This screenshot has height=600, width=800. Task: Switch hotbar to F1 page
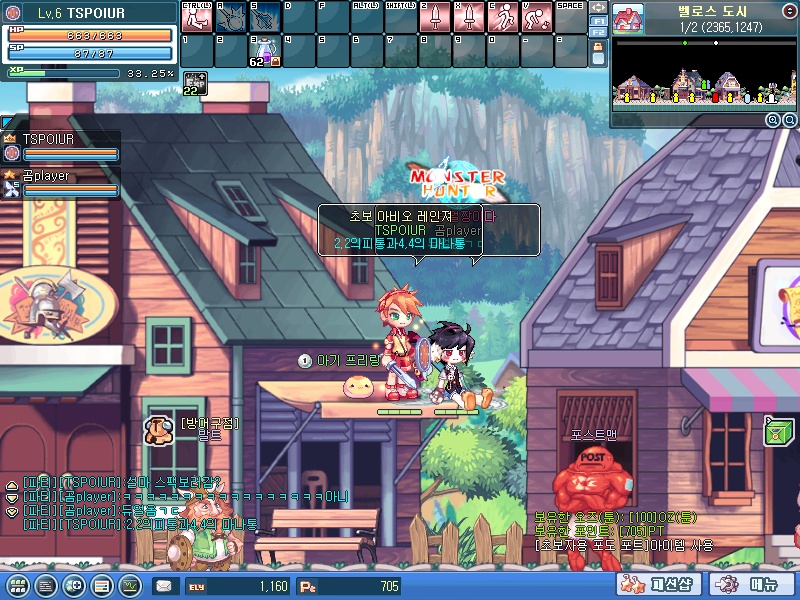tap(598, 20)
